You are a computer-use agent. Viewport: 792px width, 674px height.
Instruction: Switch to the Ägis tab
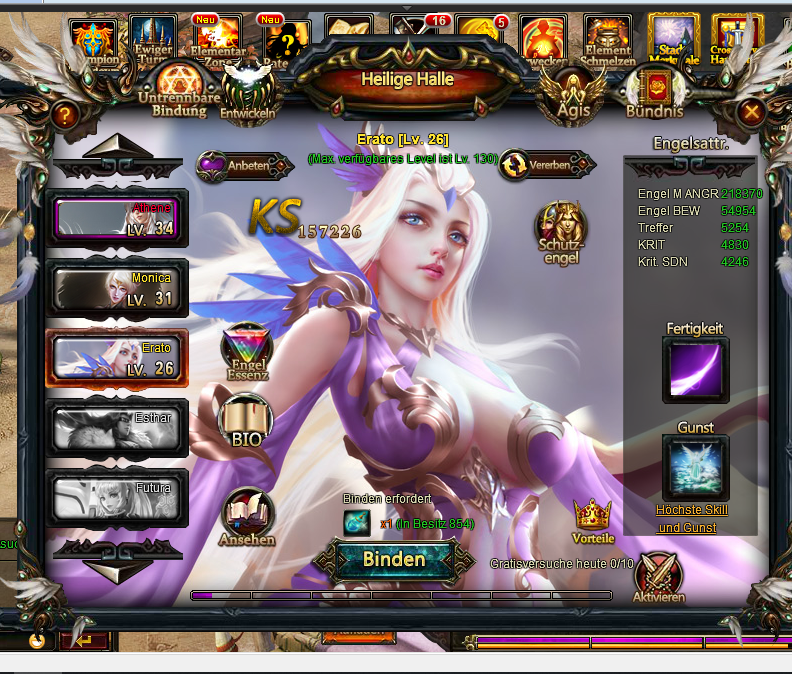571,94
